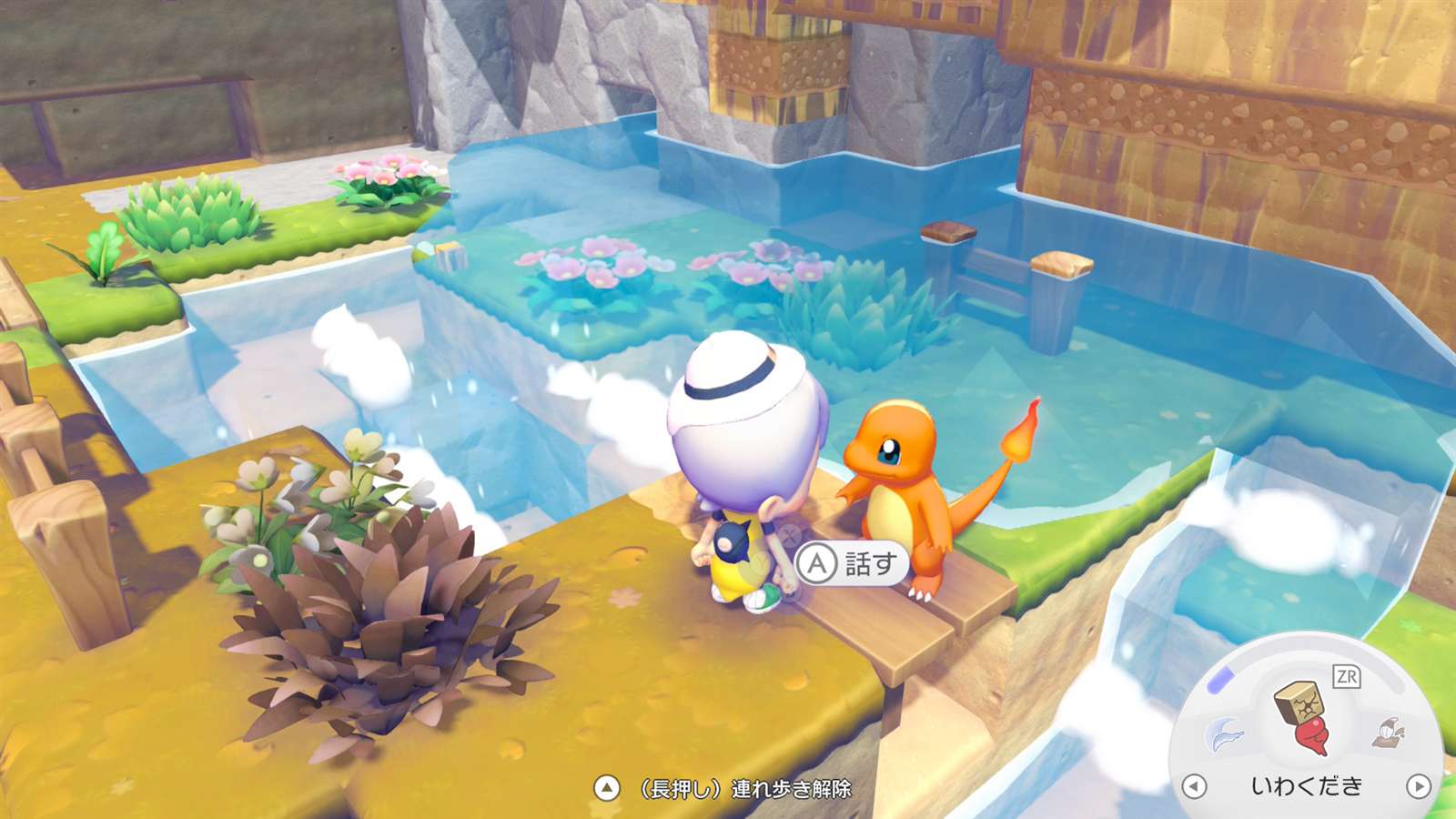Cycle moves with the right arrow
1456x819 pixels.
click(x=1418, y=785)
